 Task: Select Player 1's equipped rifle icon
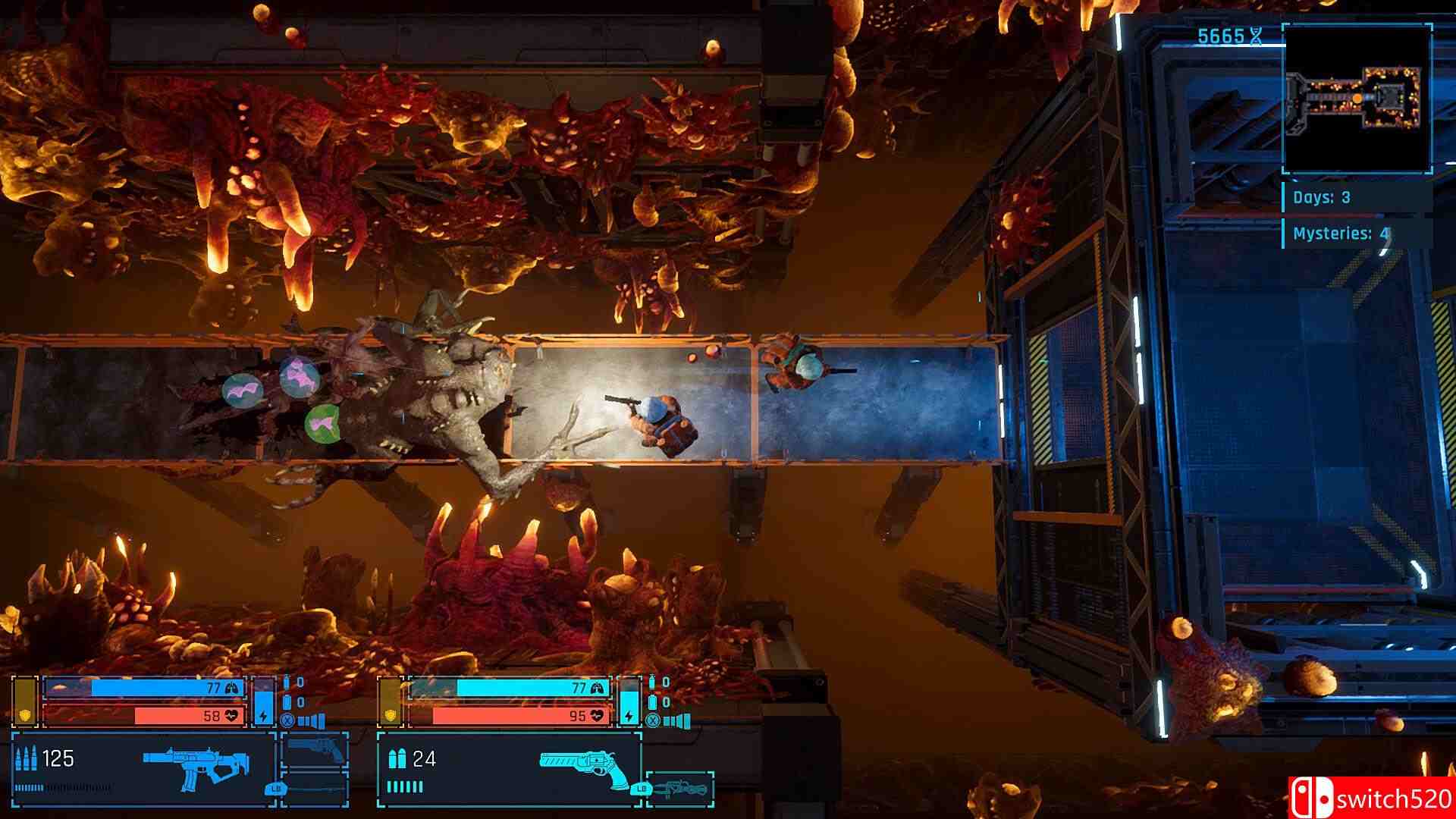point(193,762)
